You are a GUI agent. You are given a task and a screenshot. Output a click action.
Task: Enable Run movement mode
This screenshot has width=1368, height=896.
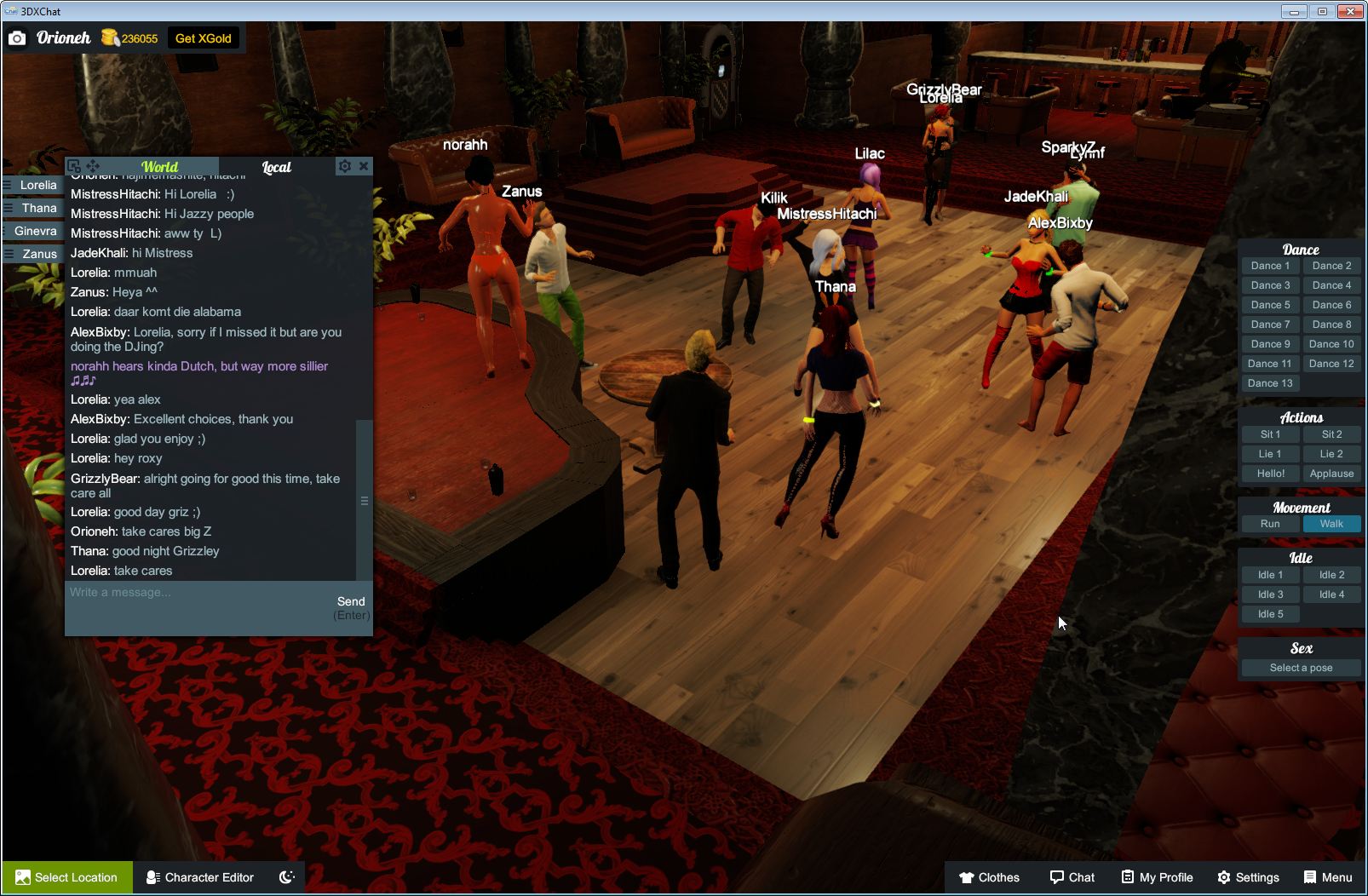pos(1269,524)
